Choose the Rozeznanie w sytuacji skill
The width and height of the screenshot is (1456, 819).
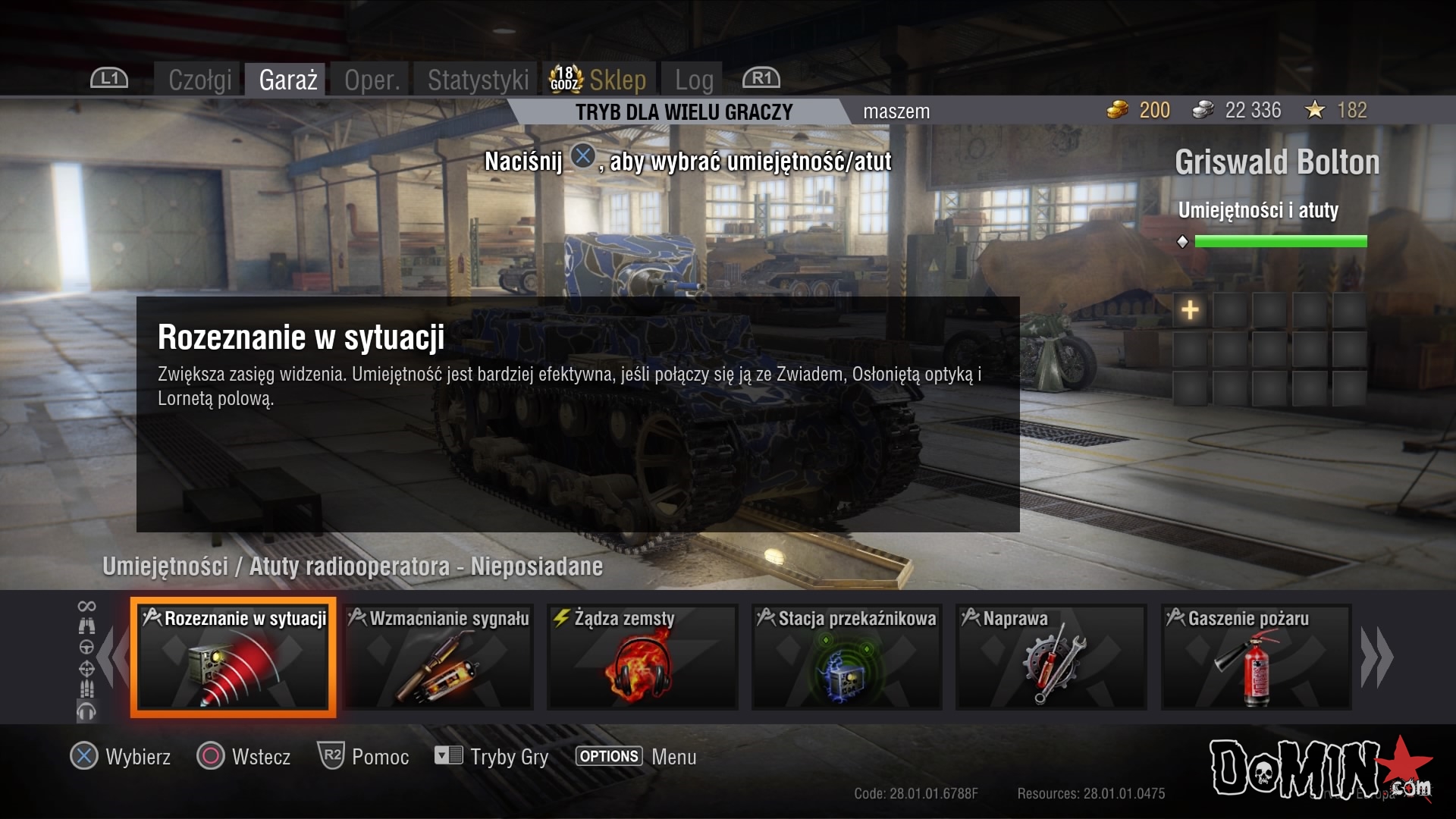(234, 657)
